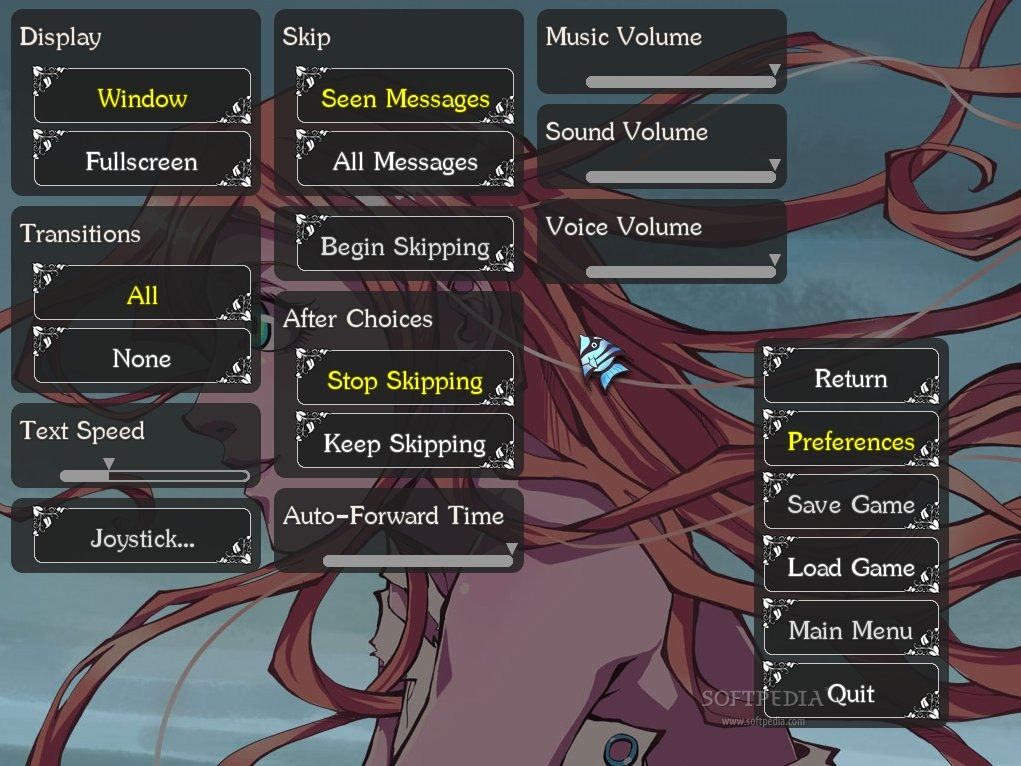Switch display to Fullscreen
This screenshot has height=766, width=1021.
point(142,161)
